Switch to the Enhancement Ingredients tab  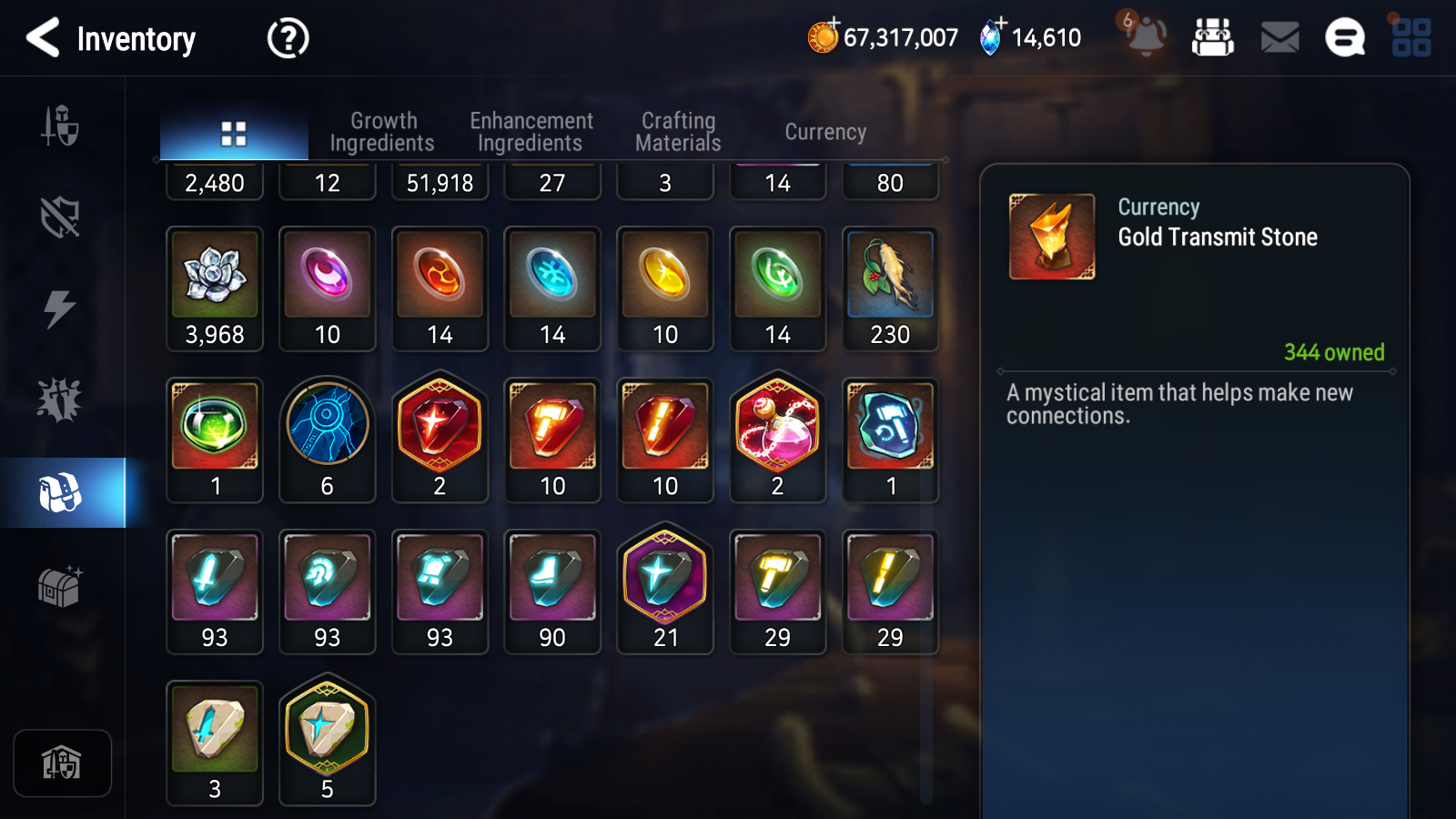[x=531, y=130]
